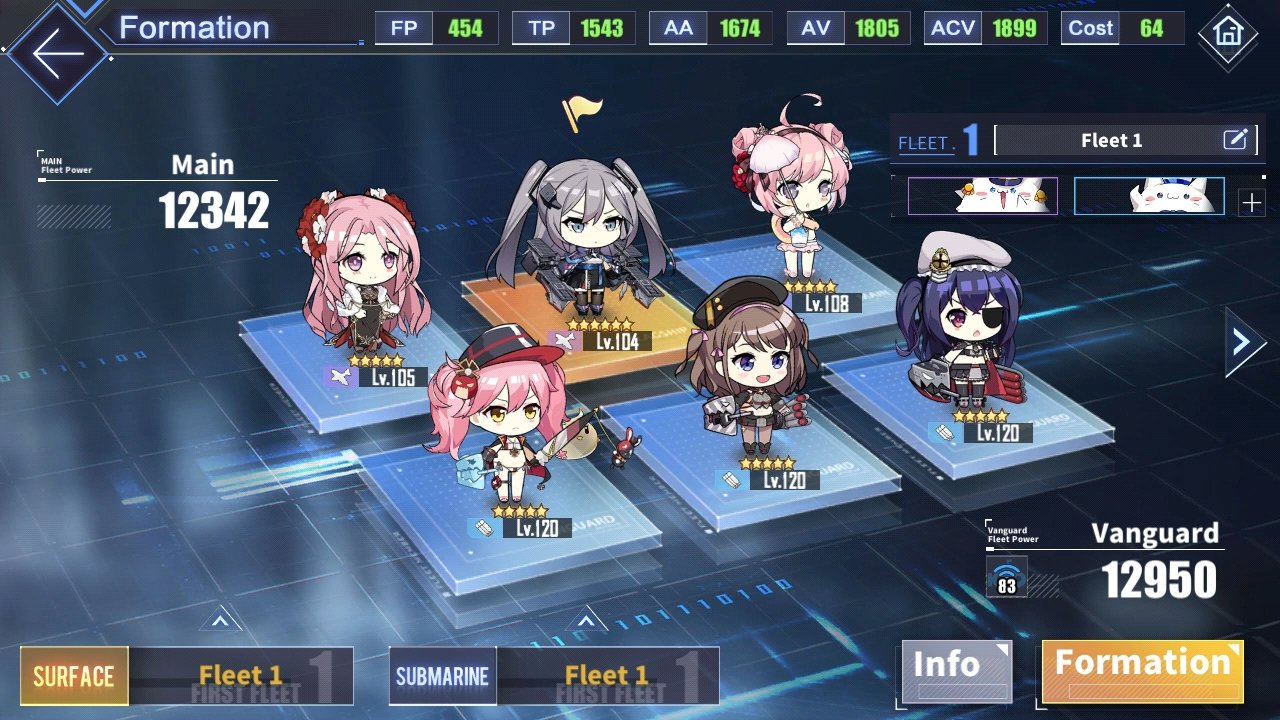The image size is (1280, 720).
Task: Expand the Surface fleet up-arrow
Action: point(220,620)
